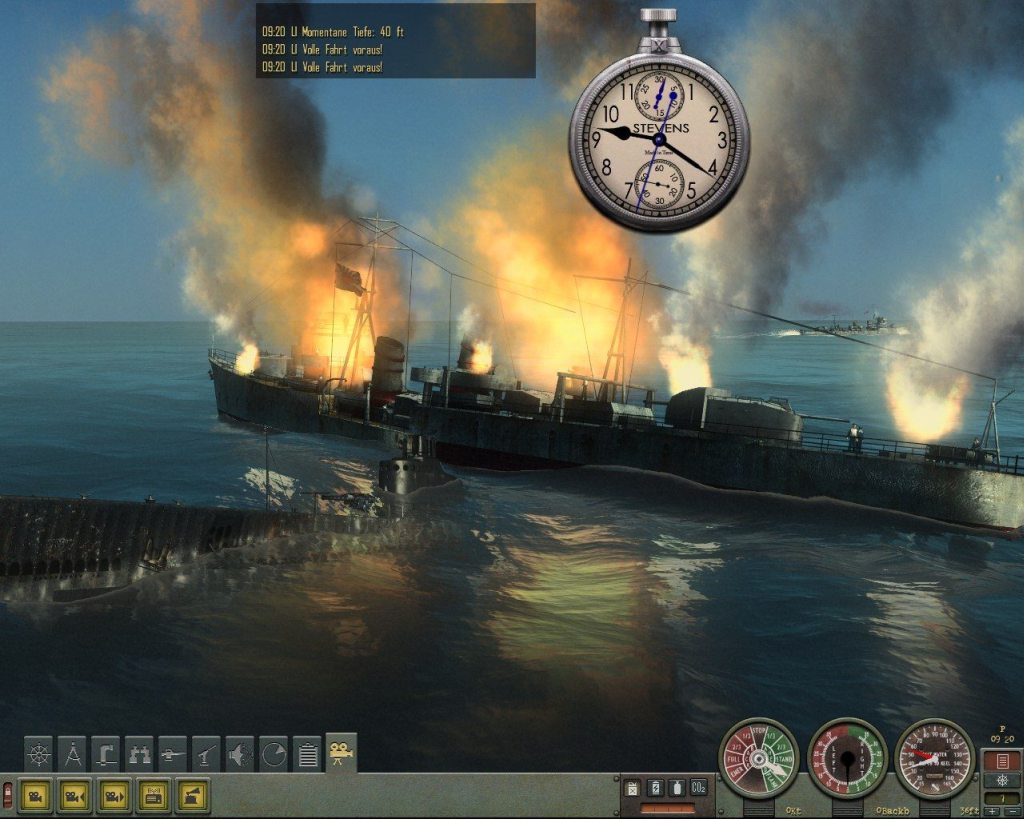Image resolution: width=1024 pixels, height=819 pixels.
Task: Open the gramophone button
Action: click(192, 795)
